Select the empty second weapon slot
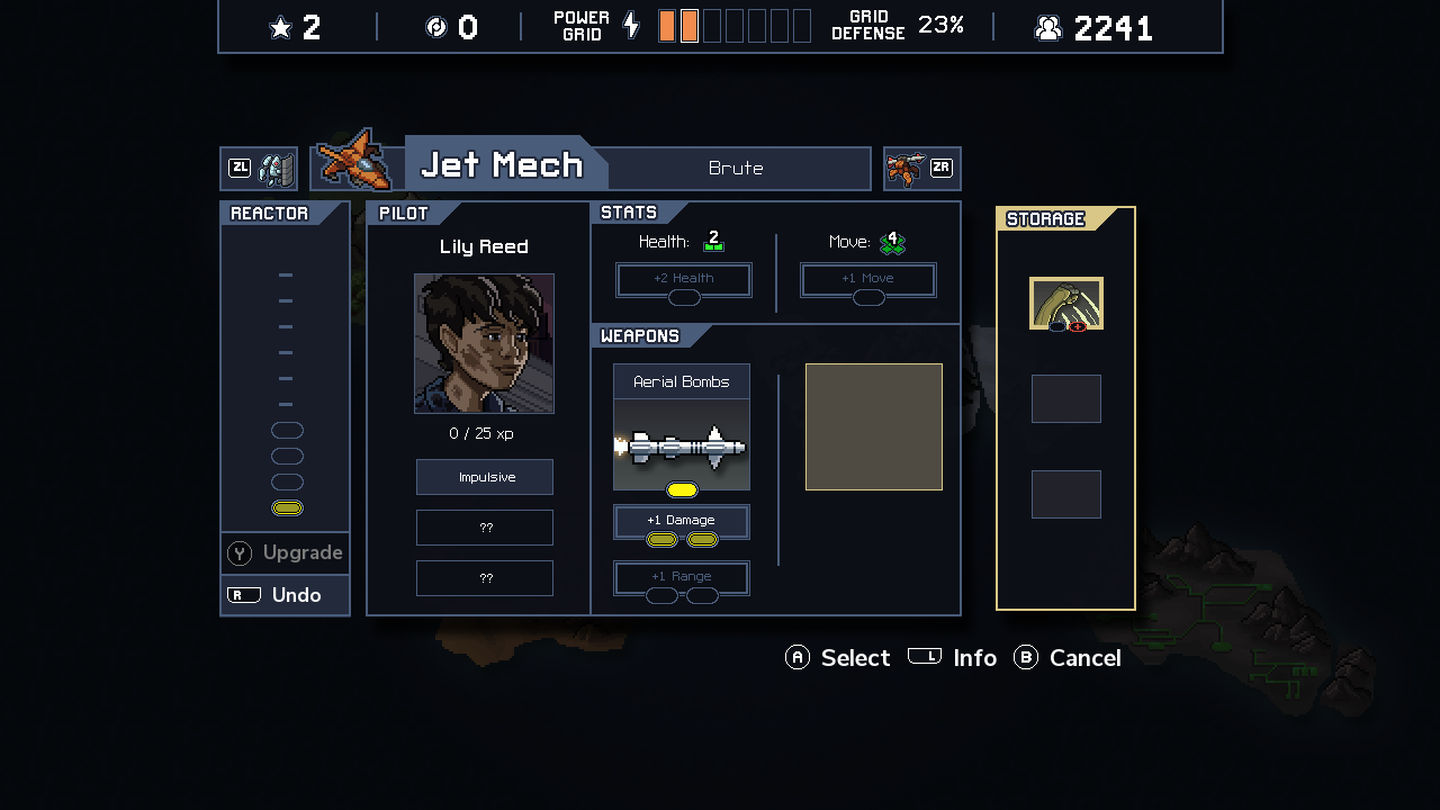The image size is (1440, 810). point(874,427)
